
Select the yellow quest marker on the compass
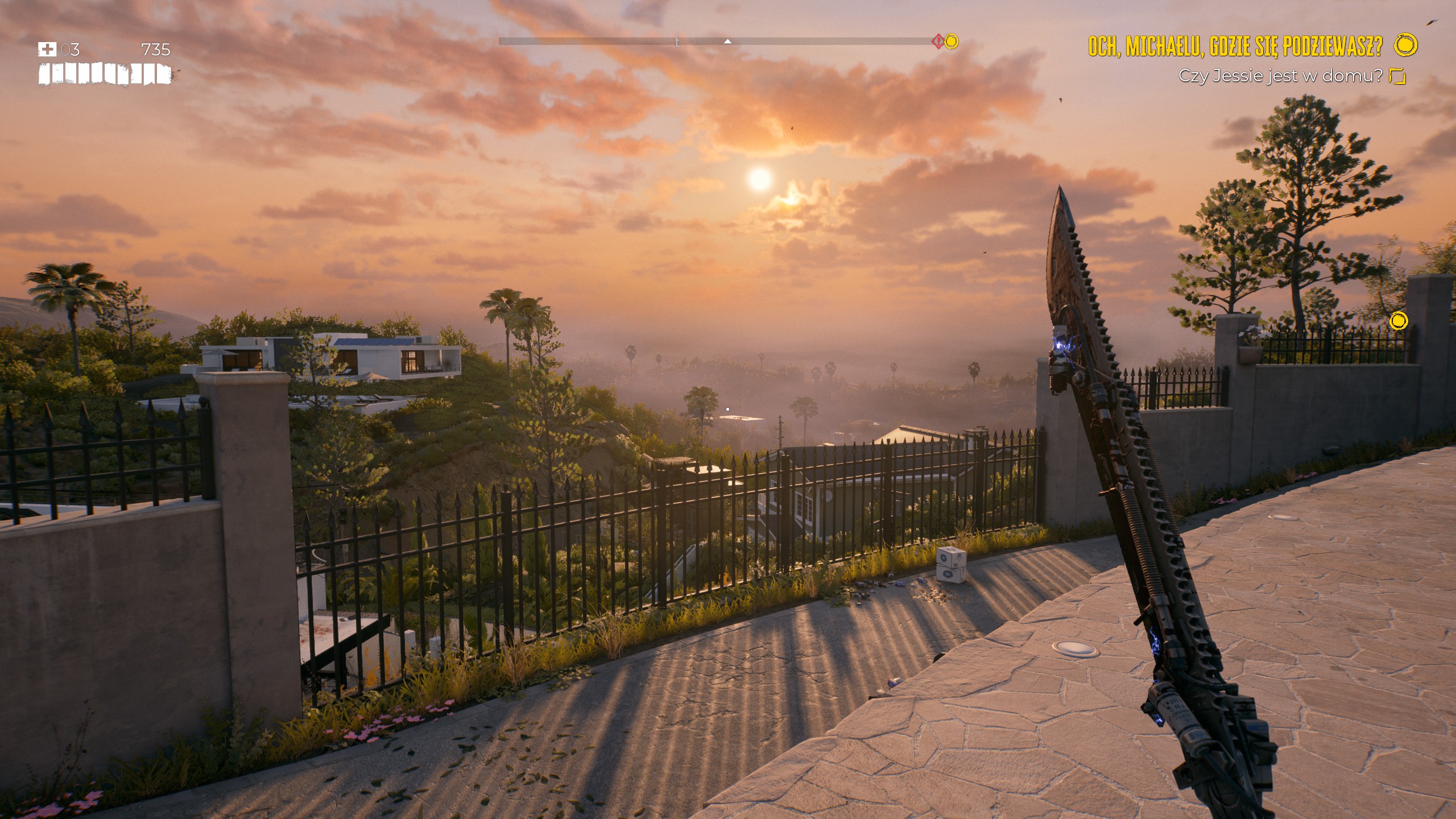[x=952, y=41]
